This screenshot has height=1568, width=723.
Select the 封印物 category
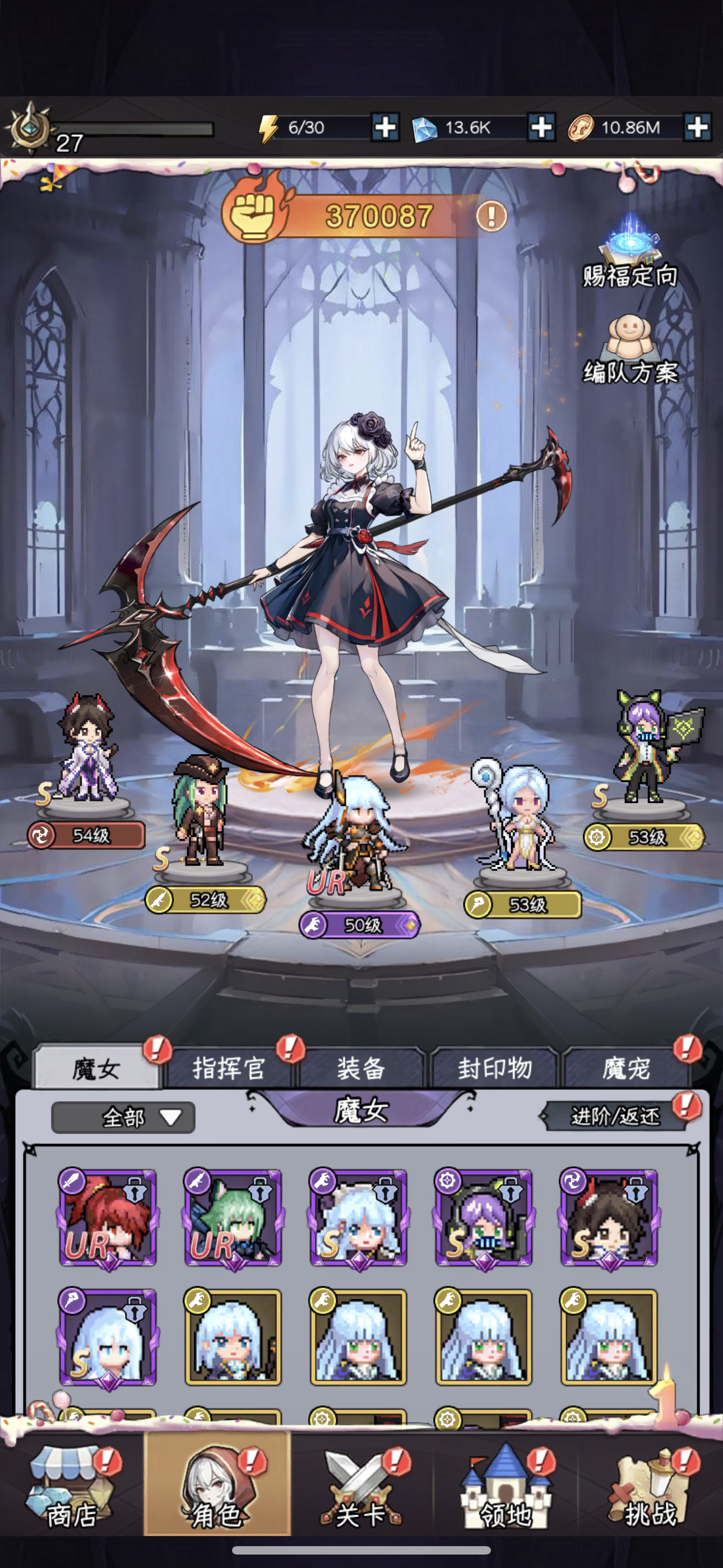(x=496, y=1067)
